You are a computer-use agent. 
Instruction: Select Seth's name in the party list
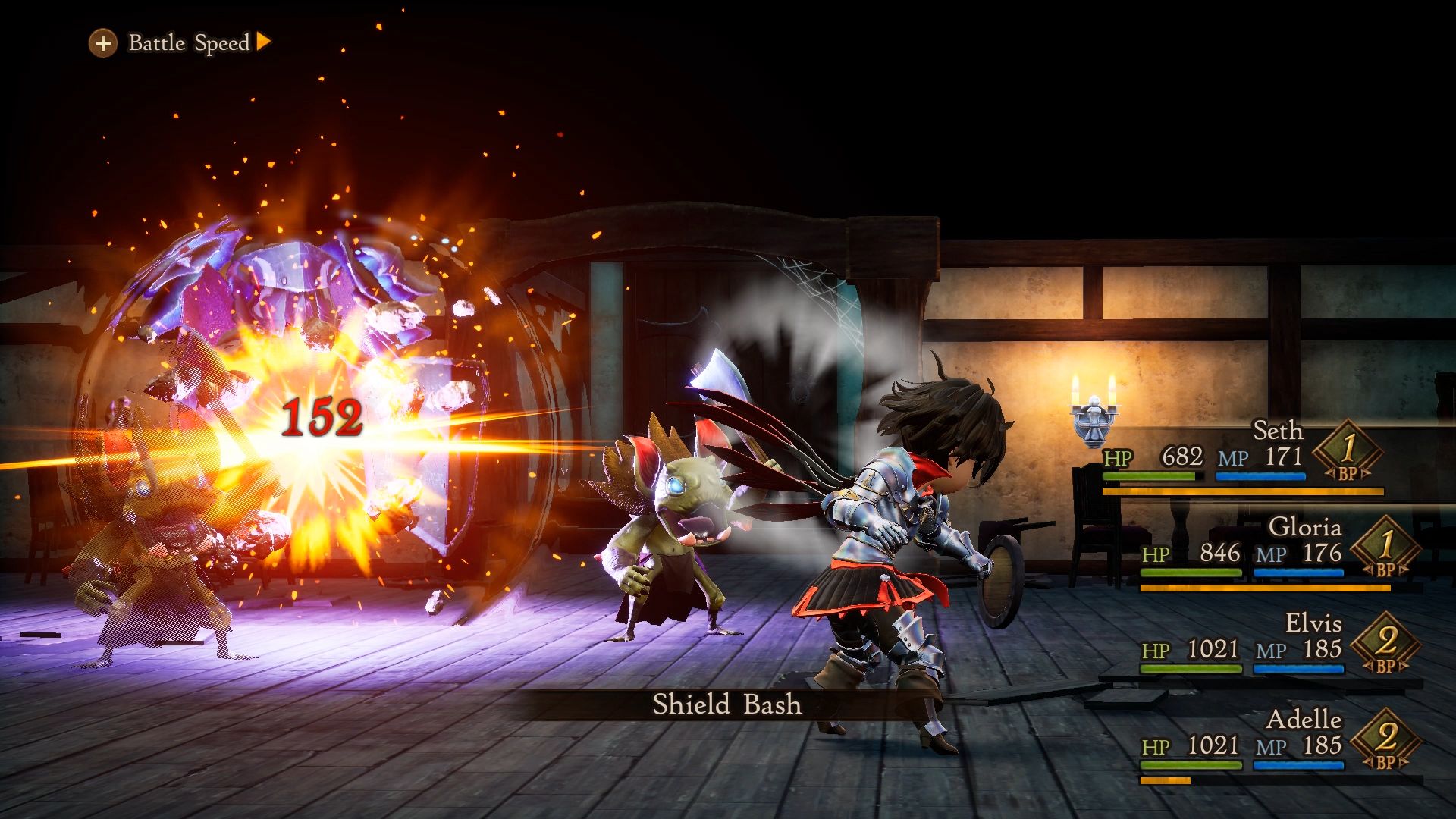tap(1278, 431)
